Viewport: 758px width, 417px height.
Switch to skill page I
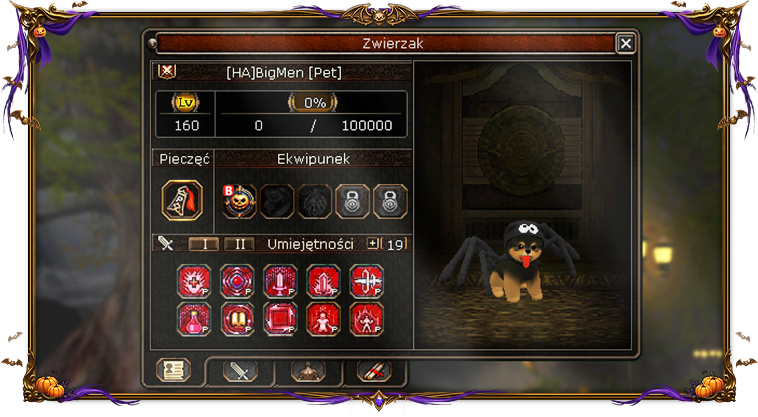coord(204,244)
